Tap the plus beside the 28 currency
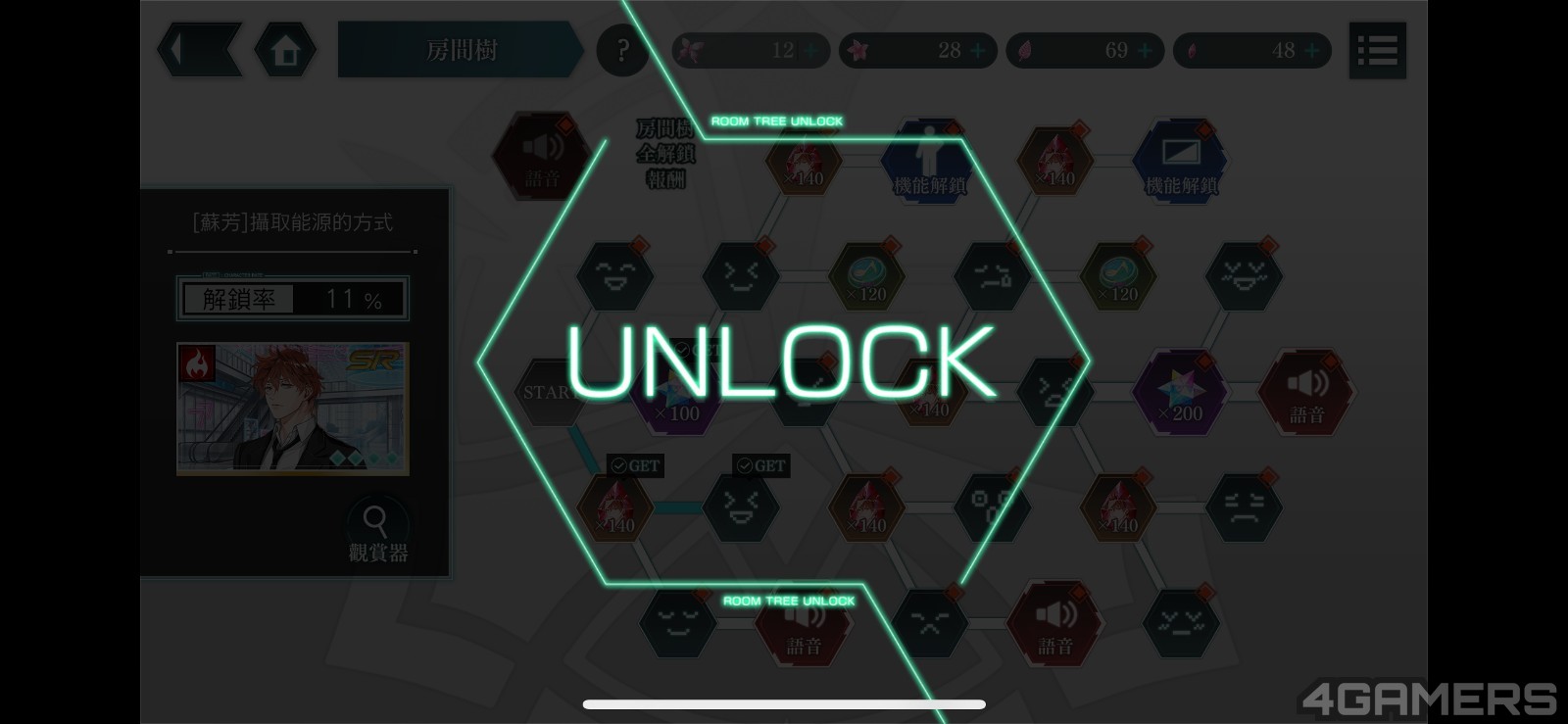1568x724 pixels. 978,51
